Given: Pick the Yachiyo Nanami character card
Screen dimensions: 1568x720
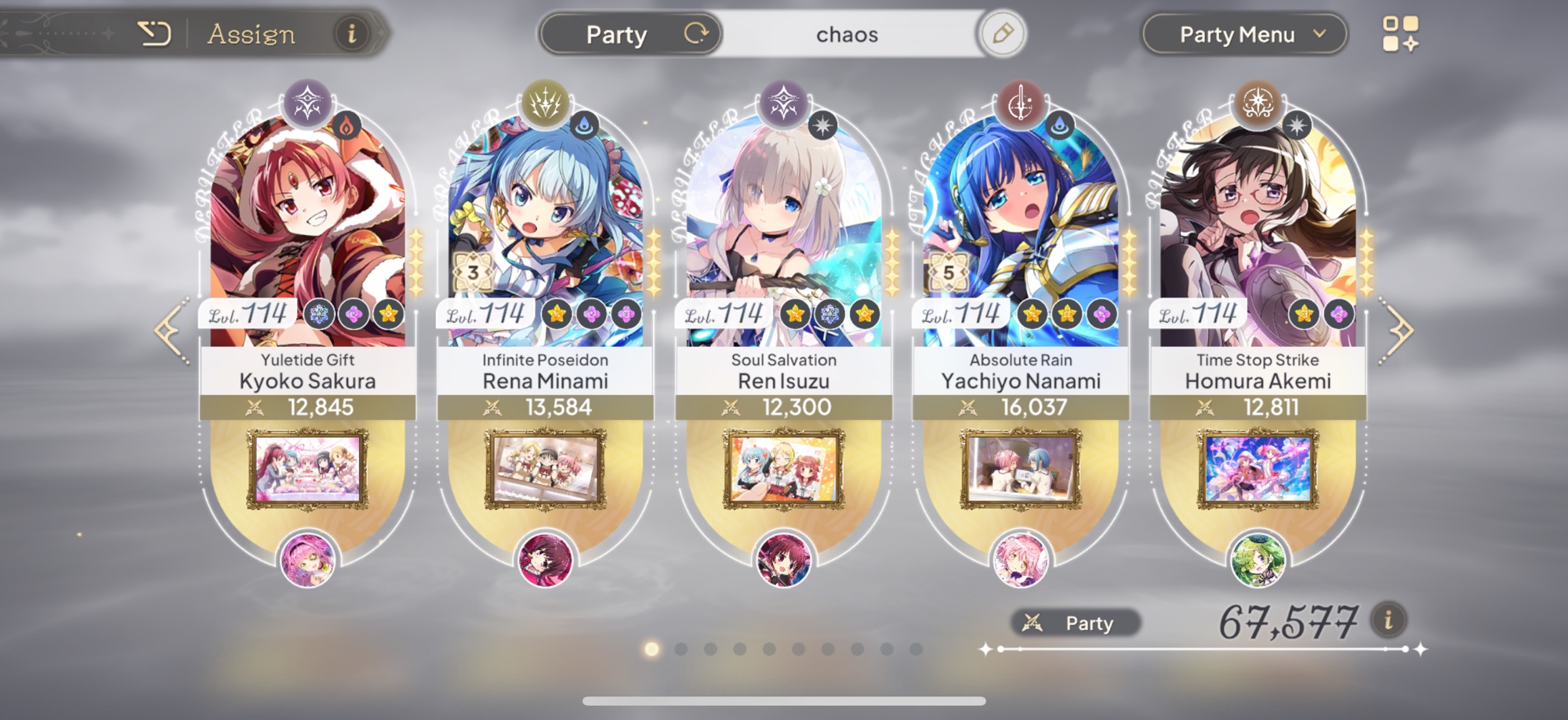Looking at the screenshot, I should 1021,235.
